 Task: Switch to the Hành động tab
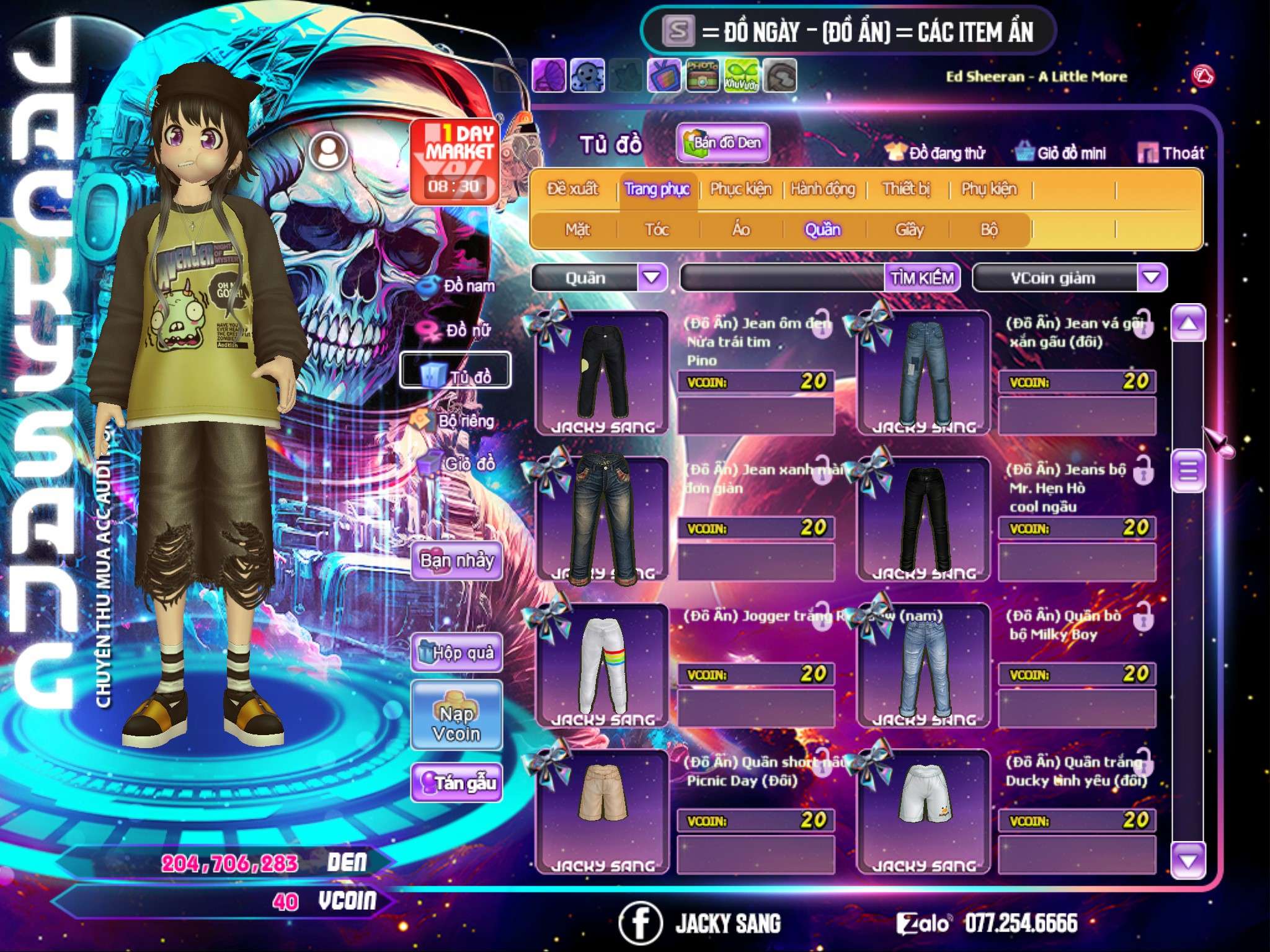pos(822,189)
